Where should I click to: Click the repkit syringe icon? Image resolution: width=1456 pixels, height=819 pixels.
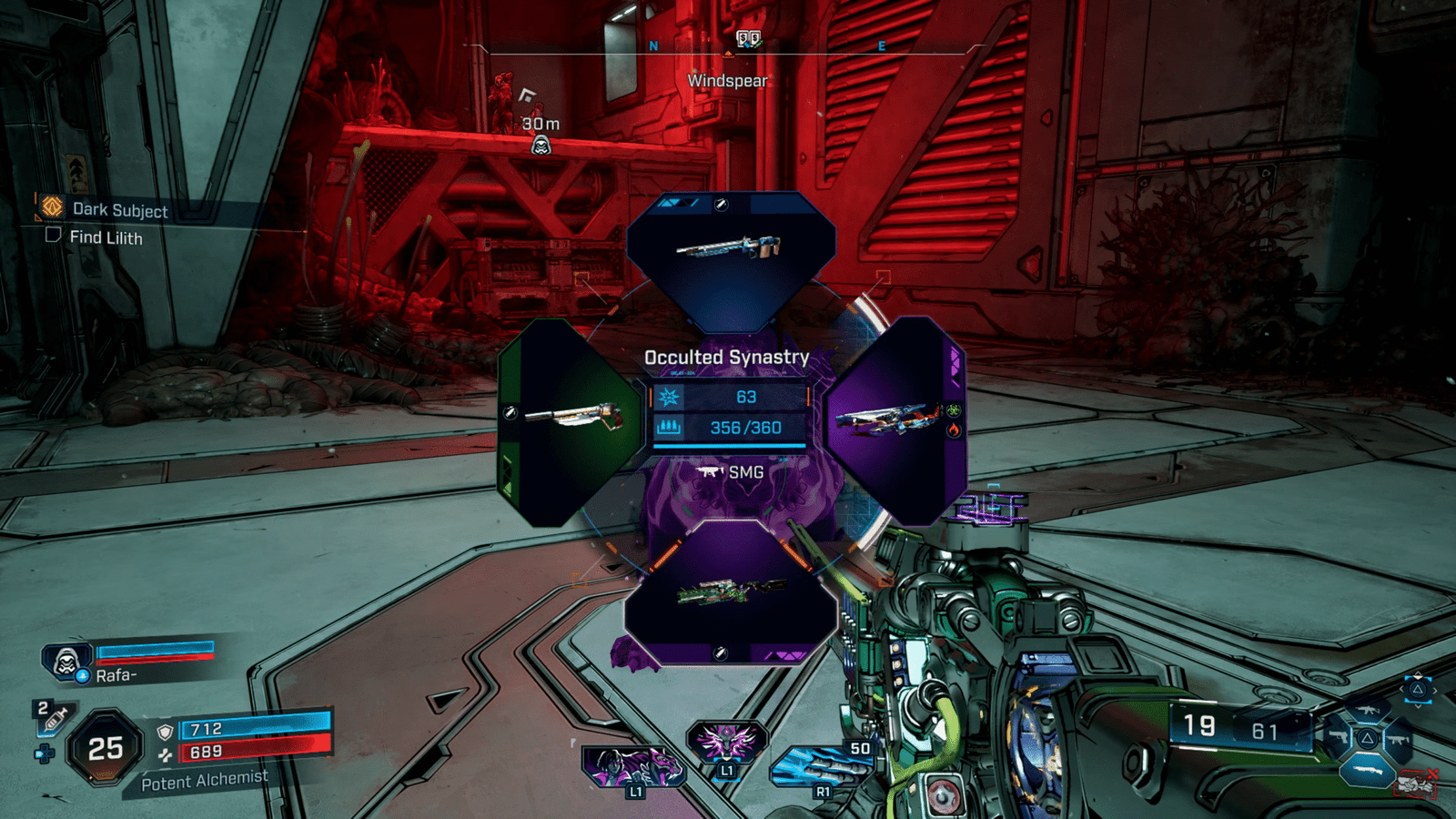coord(54,718)
